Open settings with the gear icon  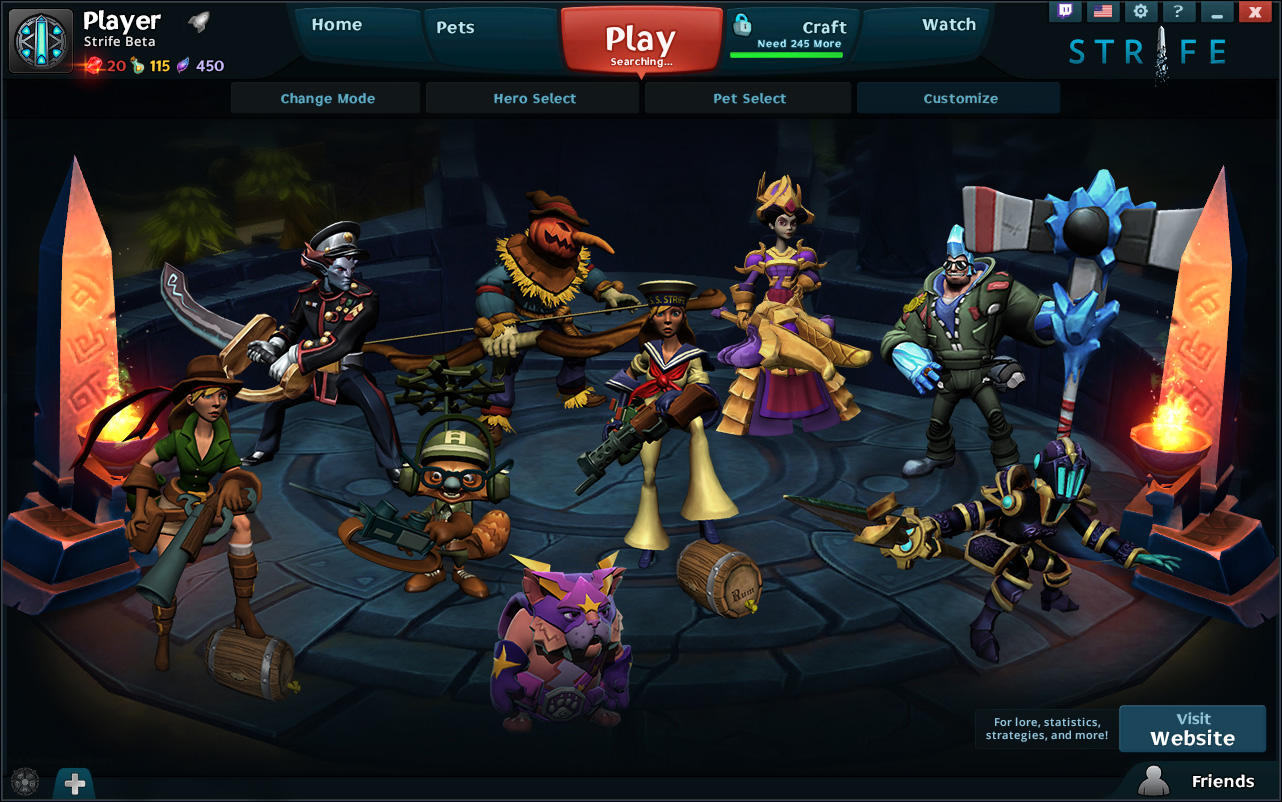[1140, 11]
